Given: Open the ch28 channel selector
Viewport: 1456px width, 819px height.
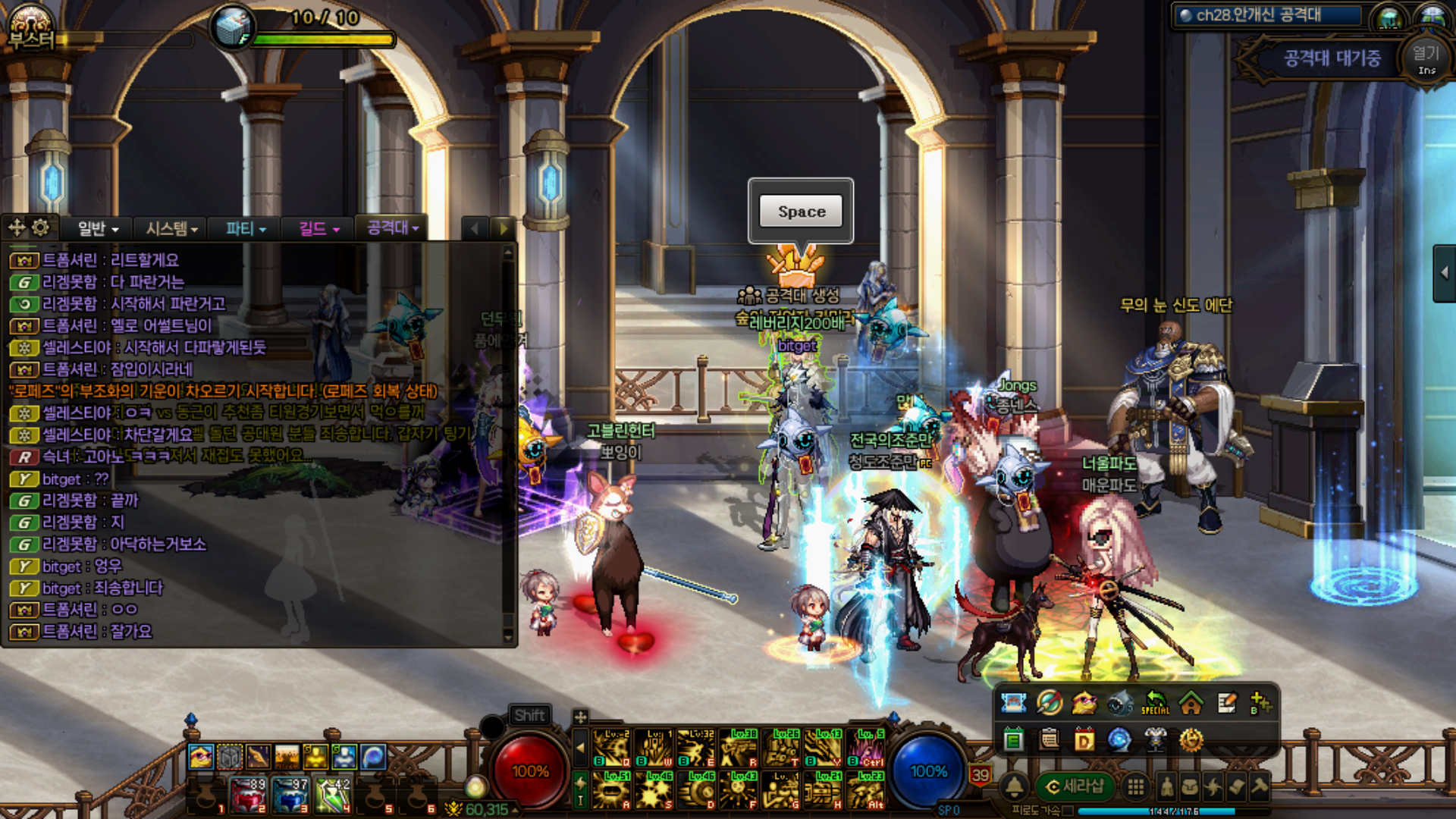Looking at the screenshot, I should 1268,15.
